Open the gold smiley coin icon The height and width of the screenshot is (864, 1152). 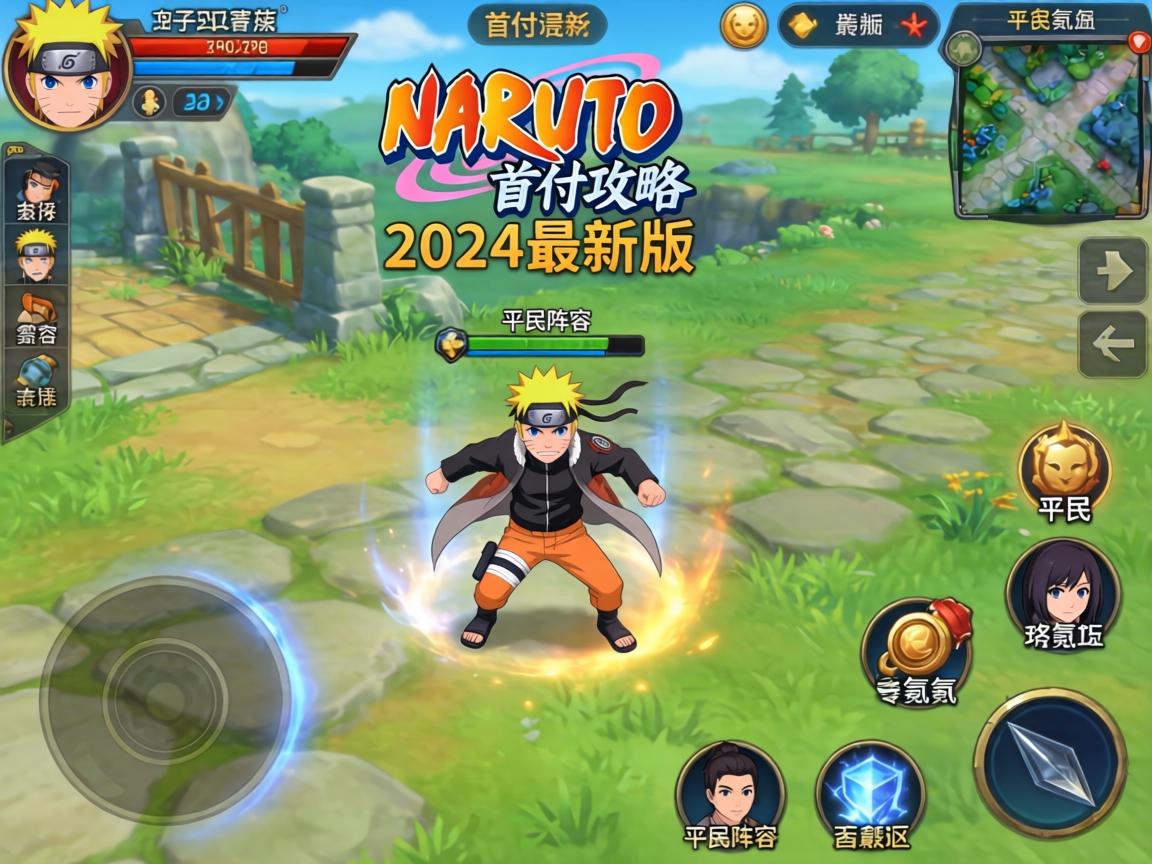[x=744, y=26]
